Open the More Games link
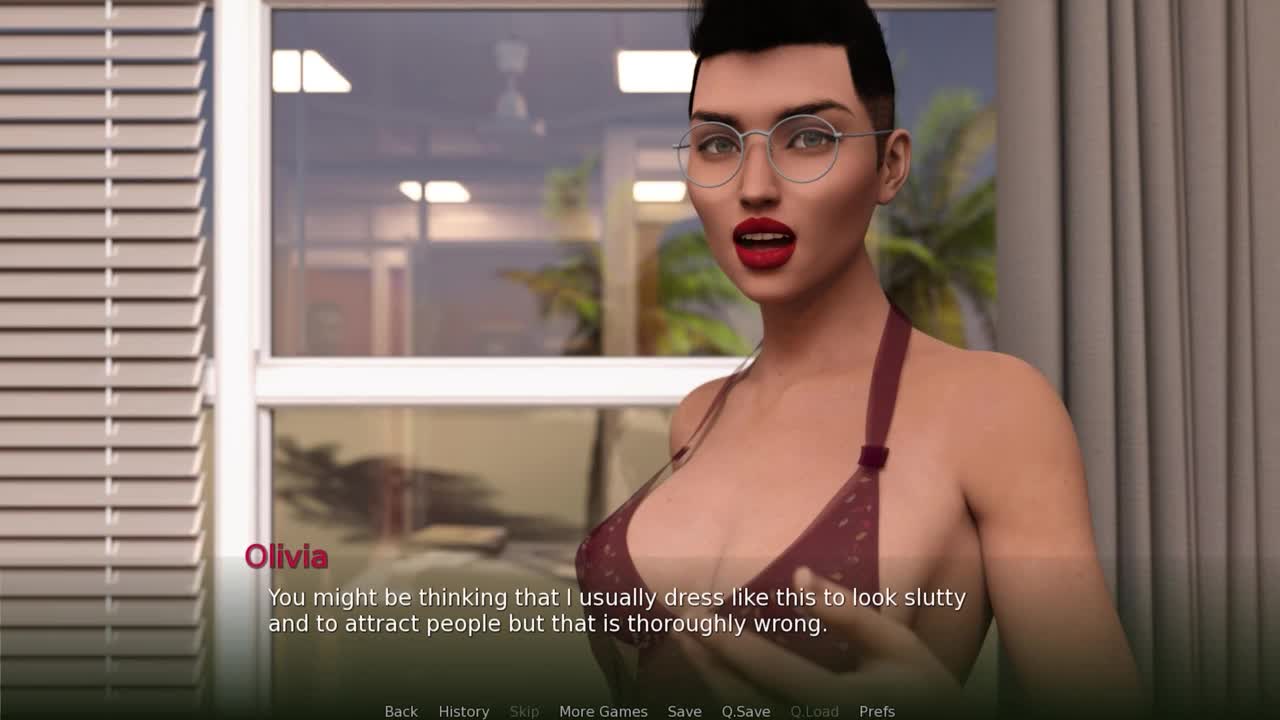1280x720 pixels. [603, 711]
